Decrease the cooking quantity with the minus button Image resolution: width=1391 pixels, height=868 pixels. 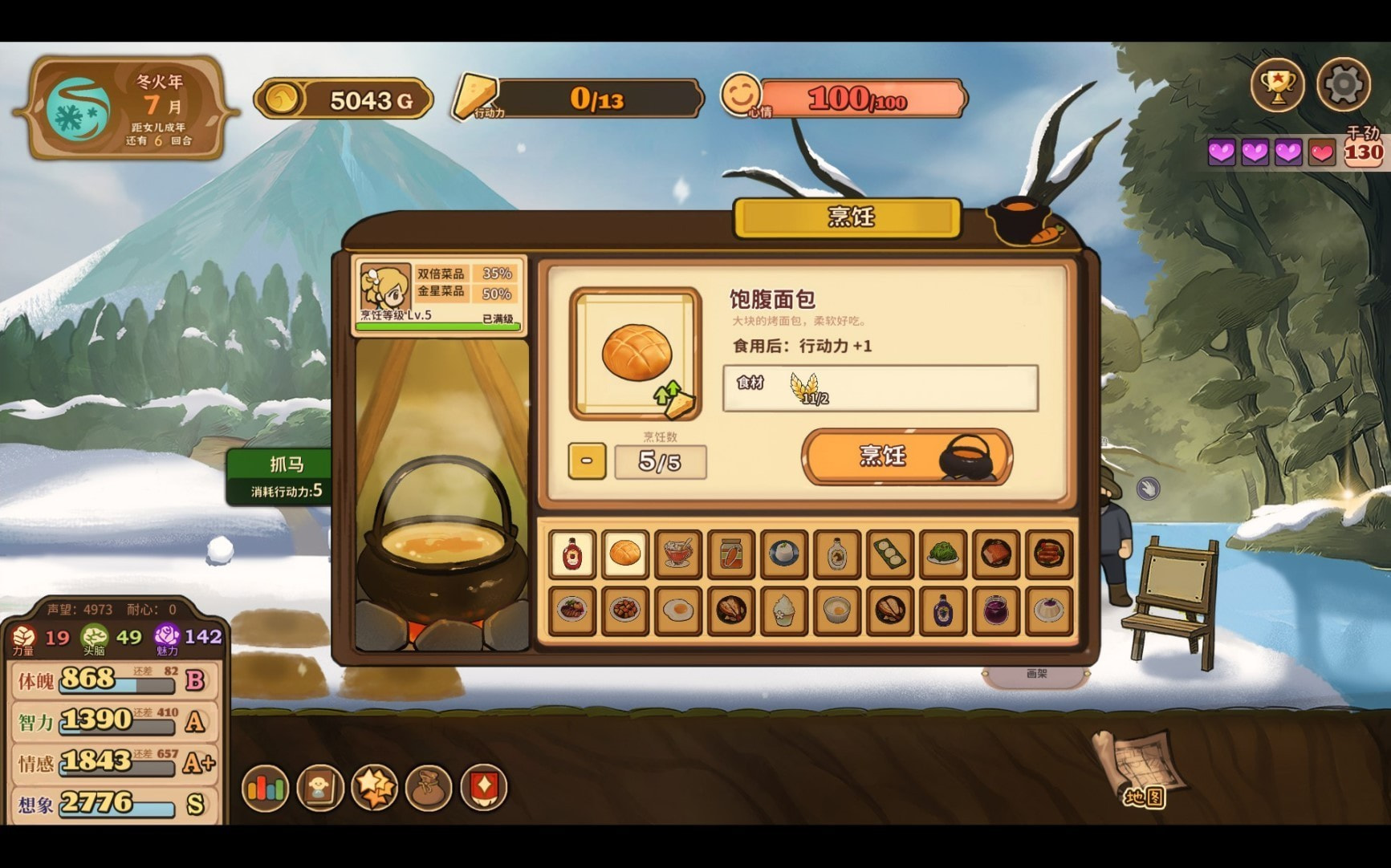[x=586, y=461]
